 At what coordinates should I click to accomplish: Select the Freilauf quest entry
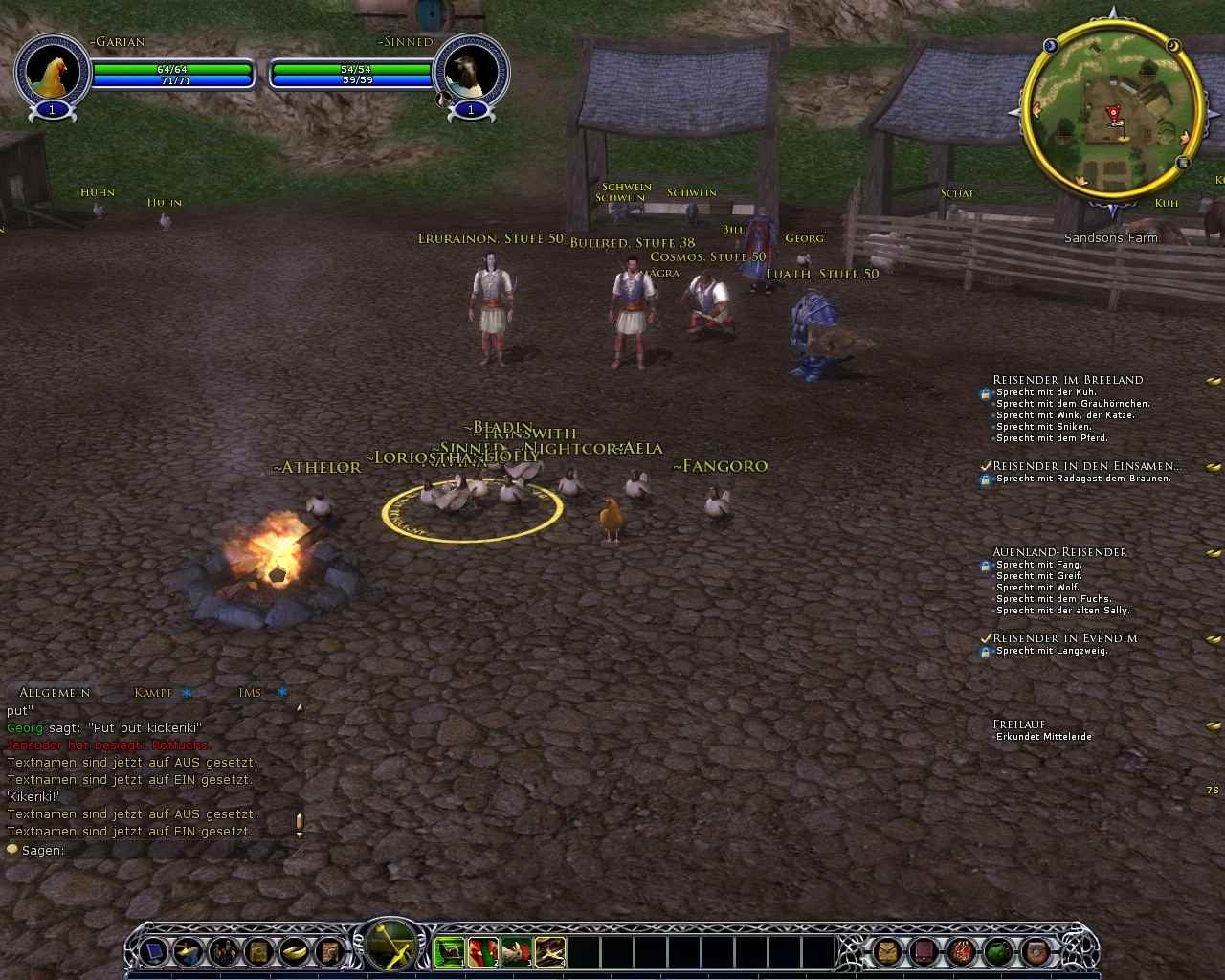(1018, 724)
